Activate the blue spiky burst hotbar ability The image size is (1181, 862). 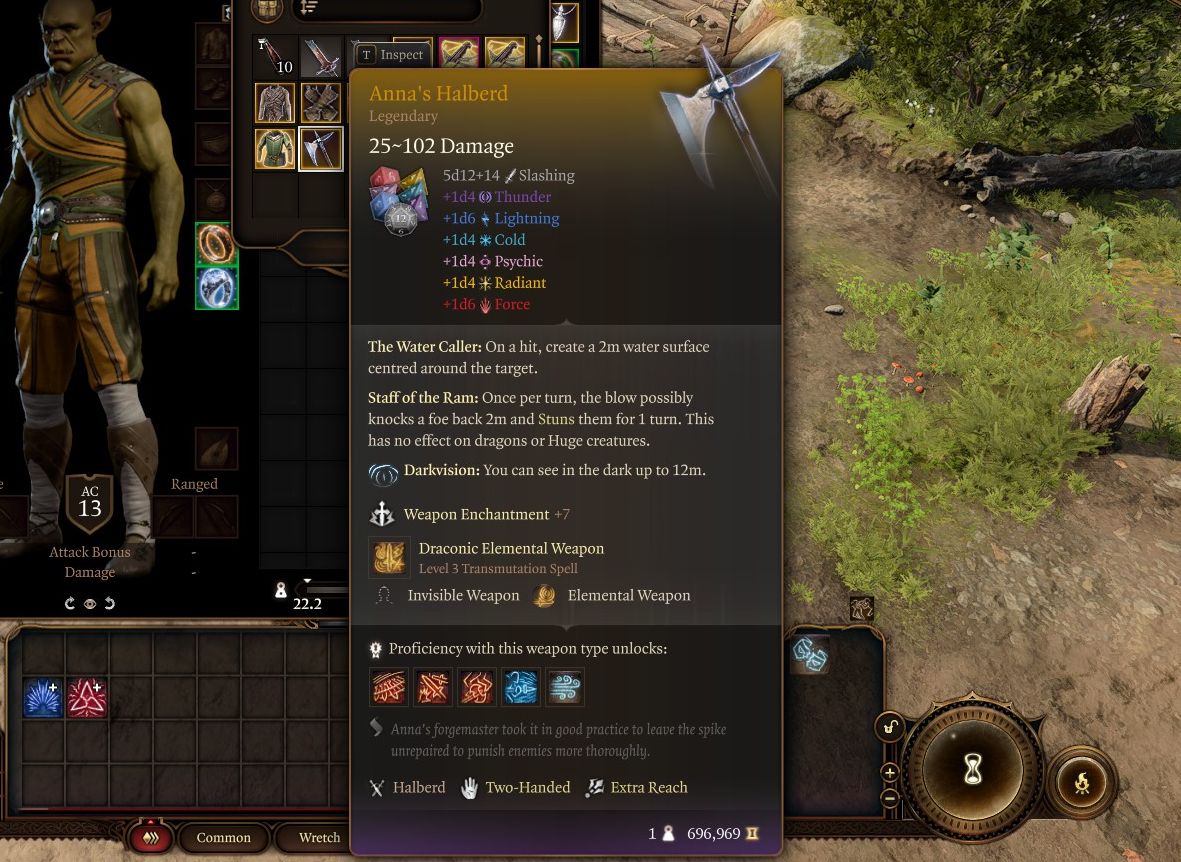coord(43,698)
